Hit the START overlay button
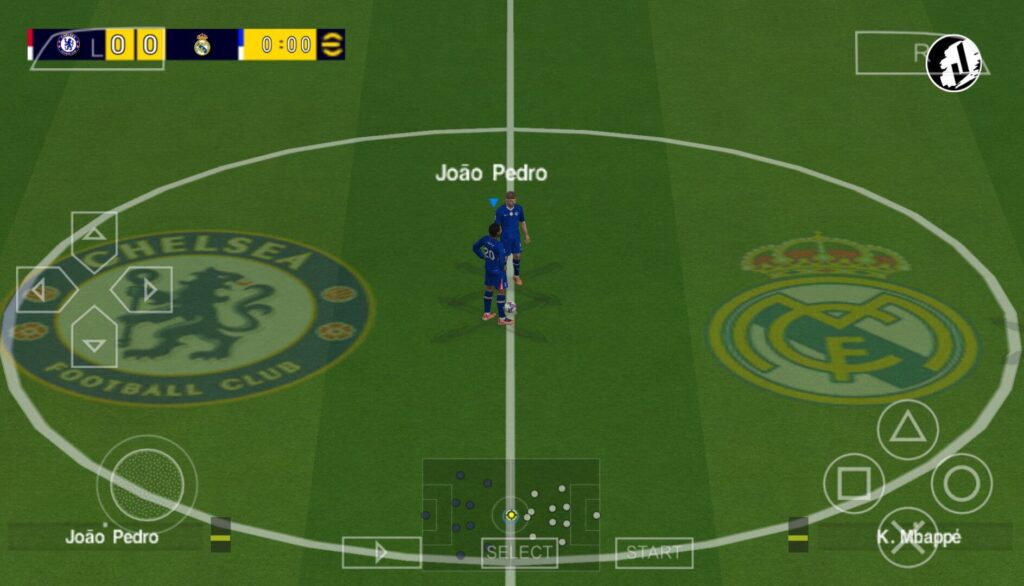The image size is (1024, 586). tap(654, 552)
